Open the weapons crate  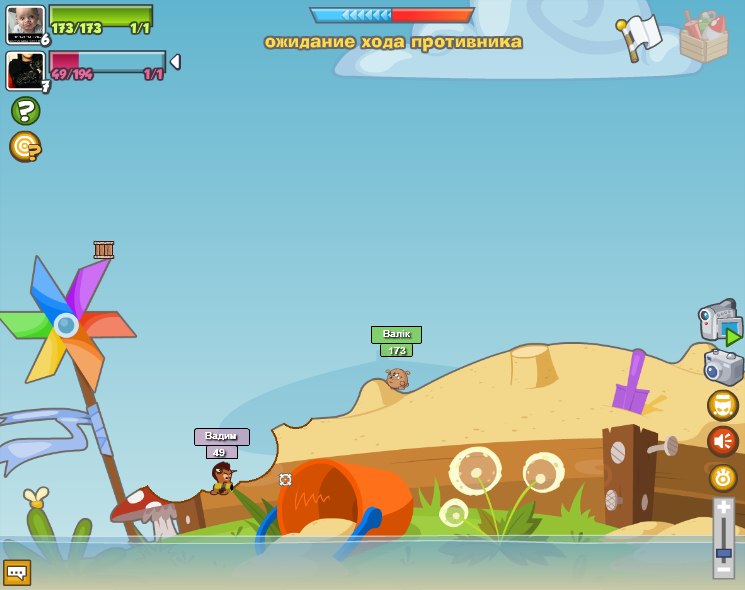(703, 36)
